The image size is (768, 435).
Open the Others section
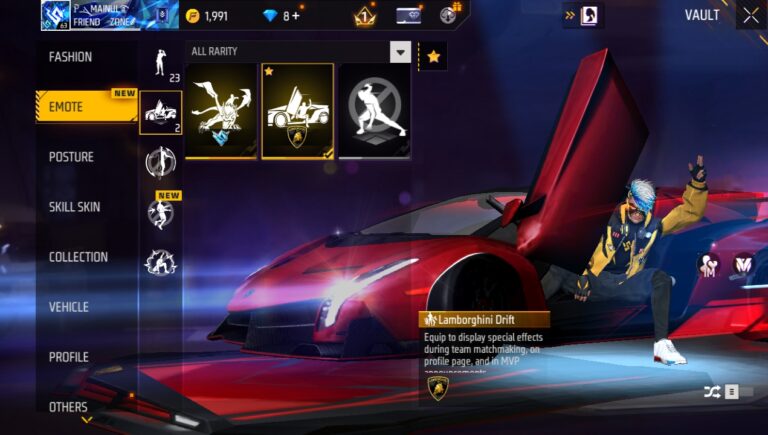click(68, 407)
